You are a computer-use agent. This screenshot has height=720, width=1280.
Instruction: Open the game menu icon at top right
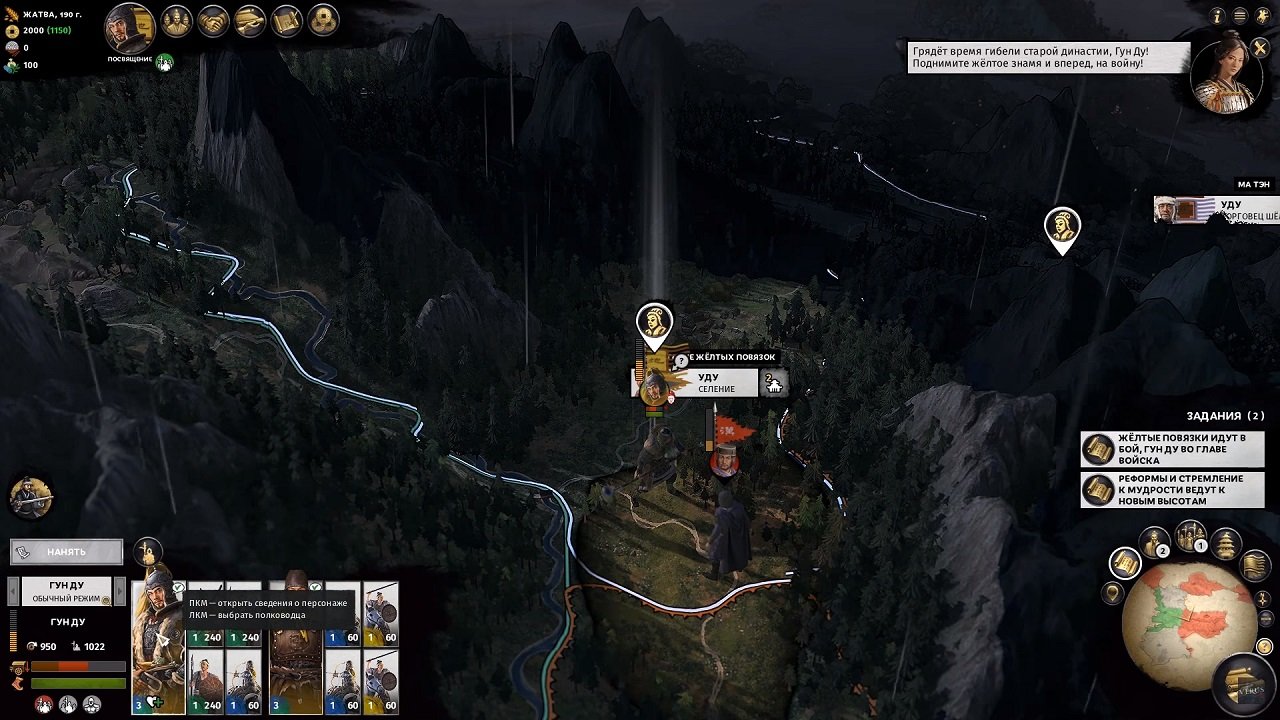pos(1240,16)
